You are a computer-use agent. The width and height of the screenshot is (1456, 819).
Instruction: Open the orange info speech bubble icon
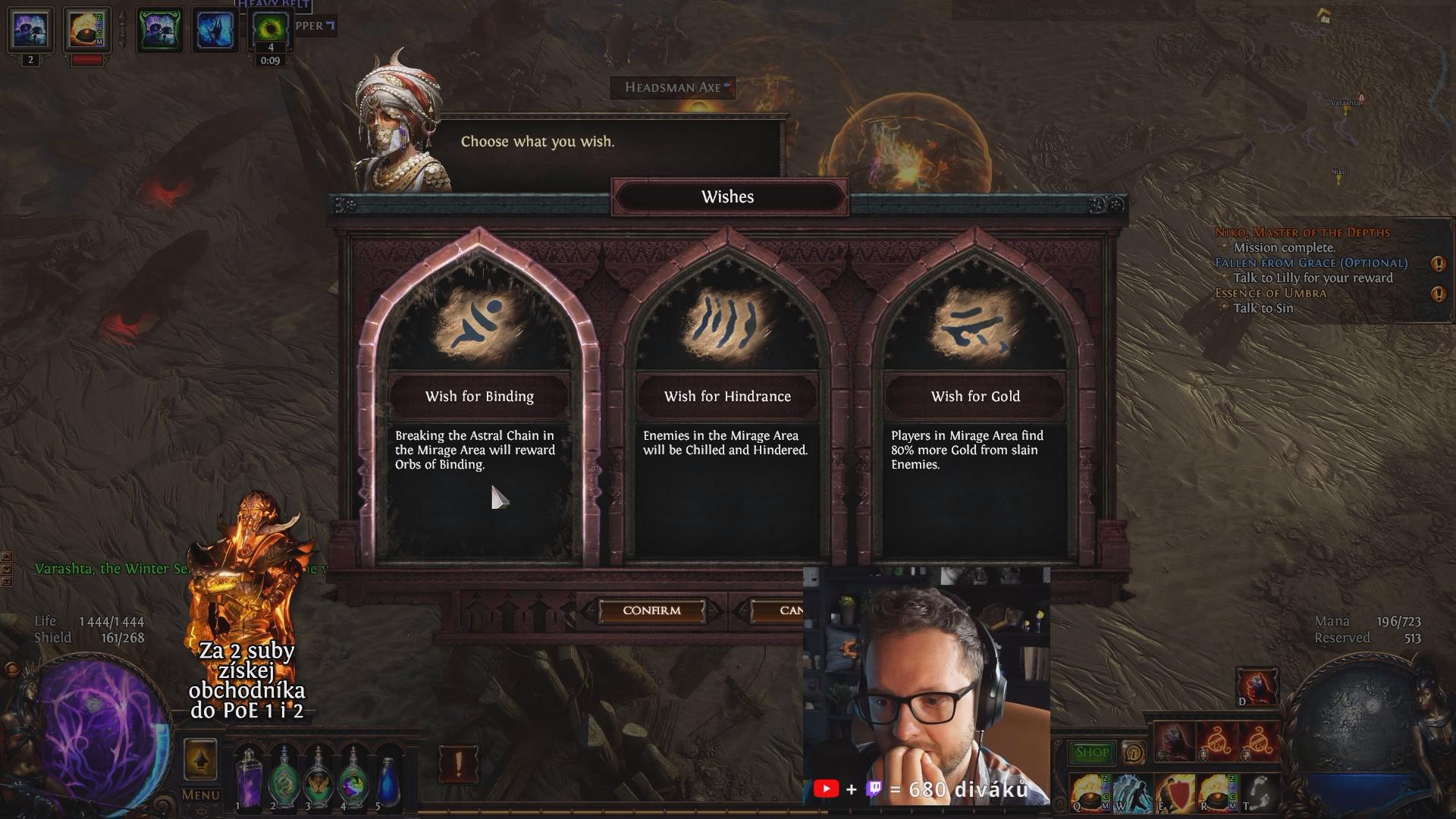point(1133,752)
